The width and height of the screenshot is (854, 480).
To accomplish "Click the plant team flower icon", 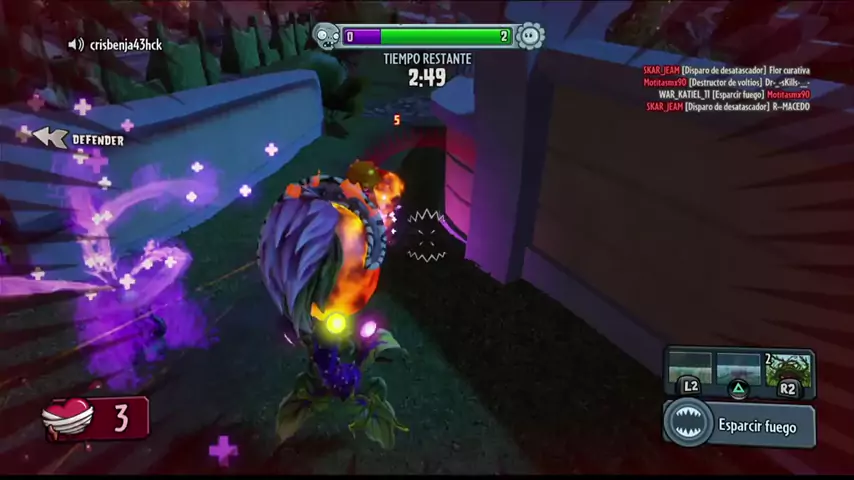I will (530, 37).
